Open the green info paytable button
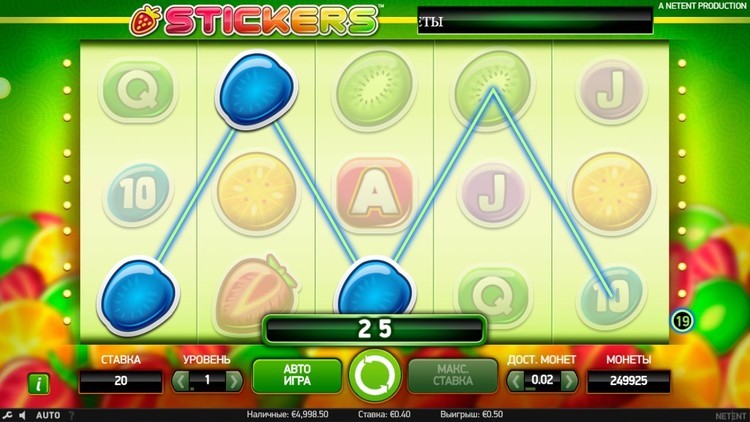The image size is (750, 422). click(39, 382)
